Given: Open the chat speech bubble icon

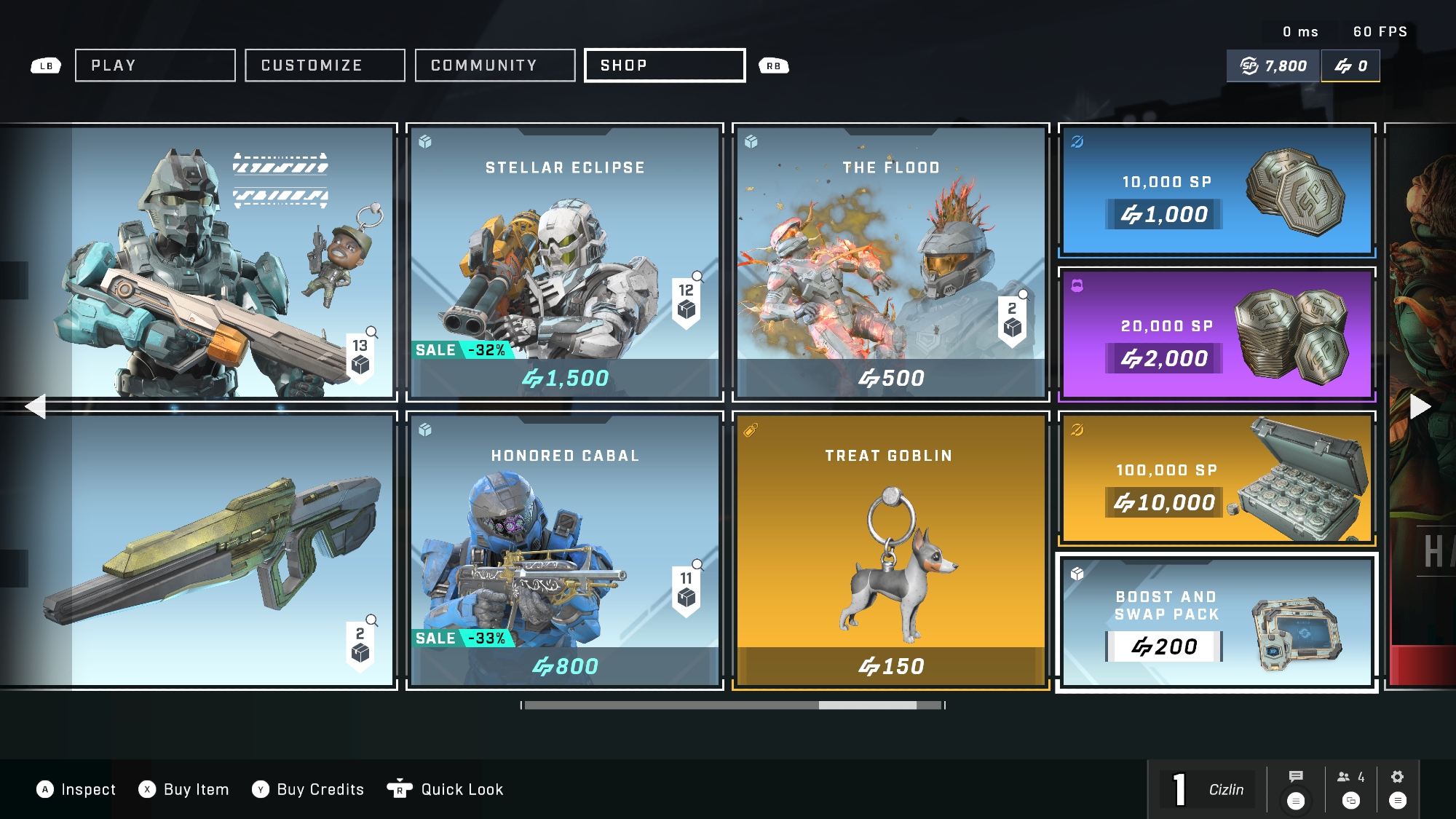Looking at the screenshot, I should tap(1296, 778).
